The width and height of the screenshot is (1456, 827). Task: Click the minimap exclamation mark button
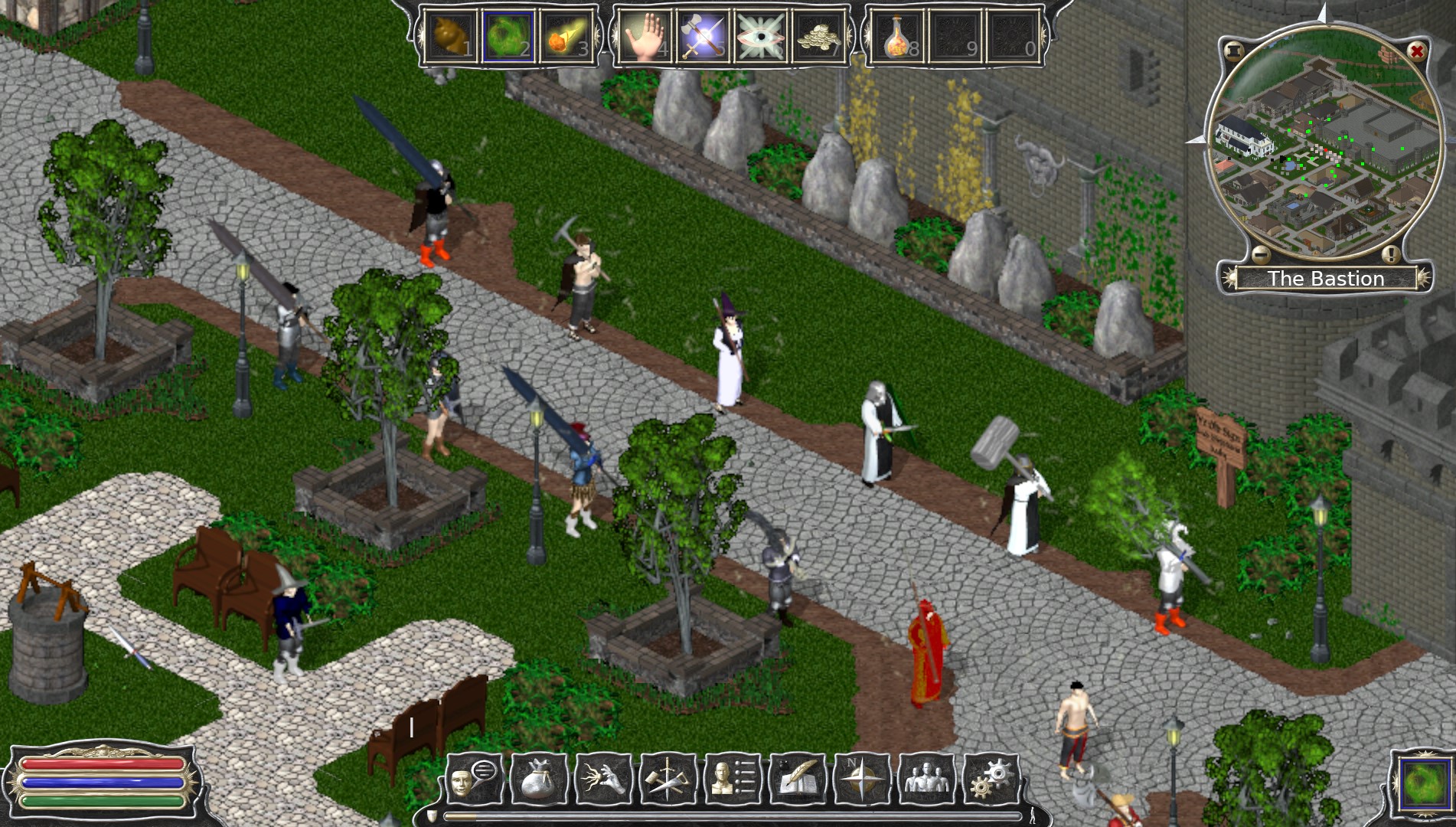click(x=1391, y=254)
